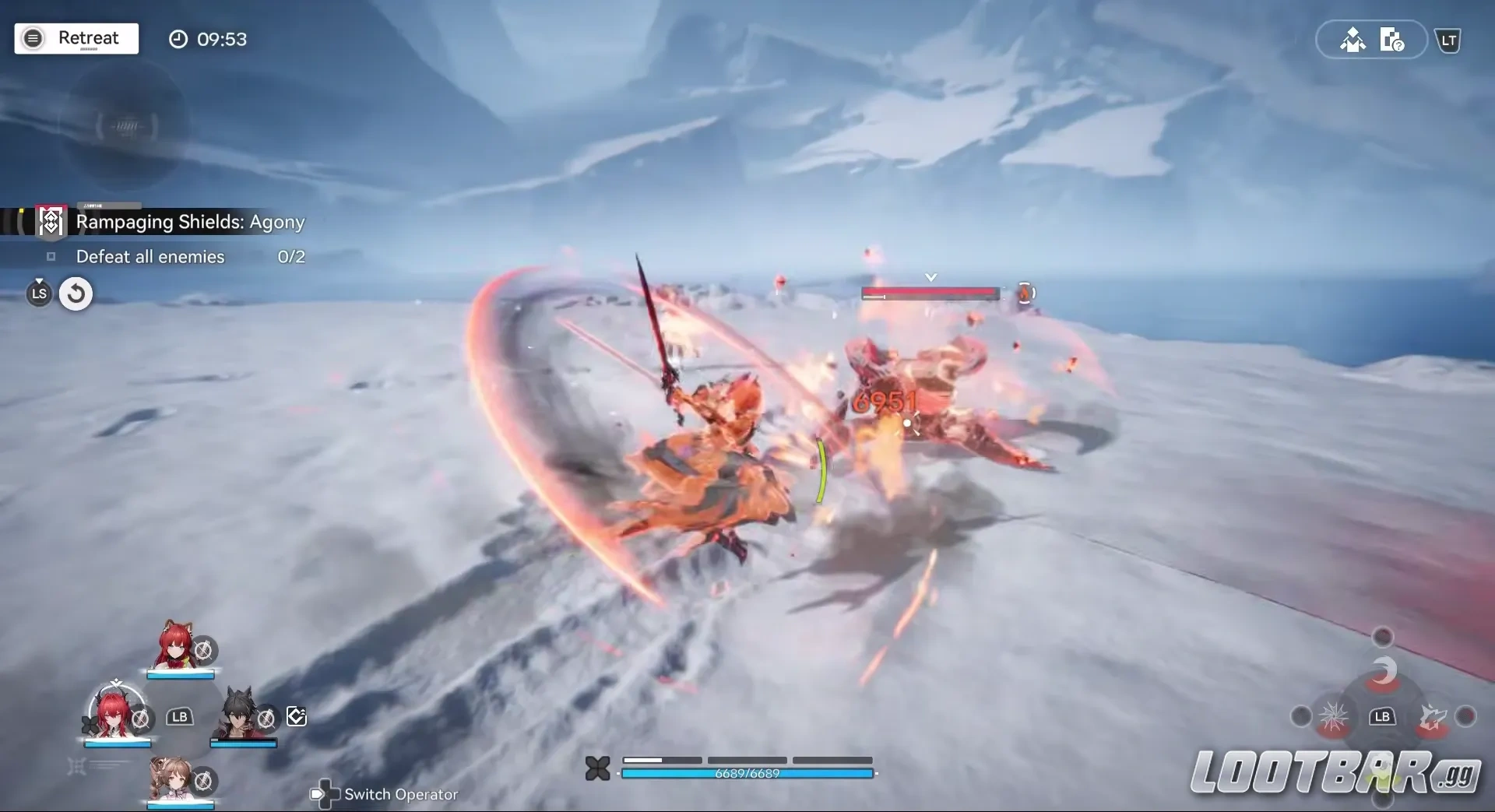
Task: Trigger the wolf-head ultimate skill
Action: pyautogui.click(x=1433, y=717)
